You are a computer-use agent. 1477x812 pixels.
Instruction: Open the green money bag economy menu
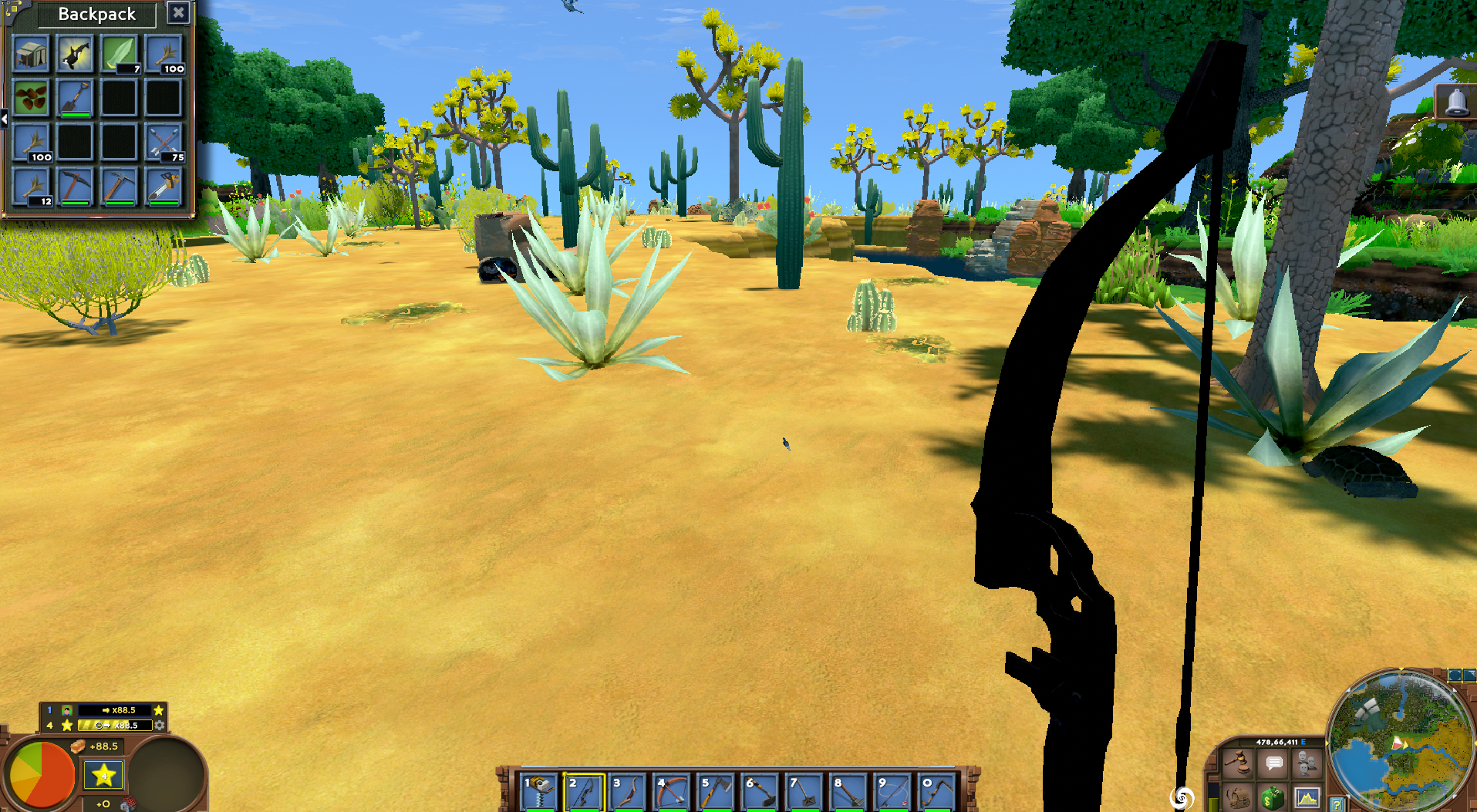(1272, 797)
